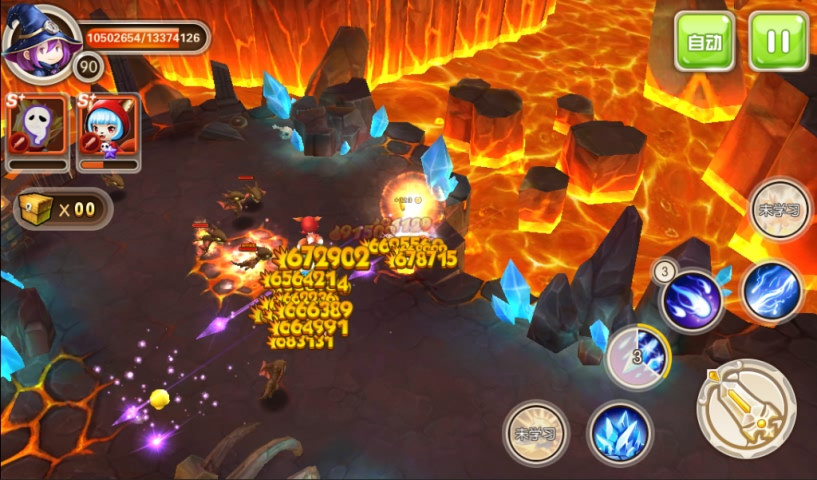817x480 pixels.
Task: Select the red-hooded girl companion portrait
Action: pyautogui.click(x=109, y=125)
